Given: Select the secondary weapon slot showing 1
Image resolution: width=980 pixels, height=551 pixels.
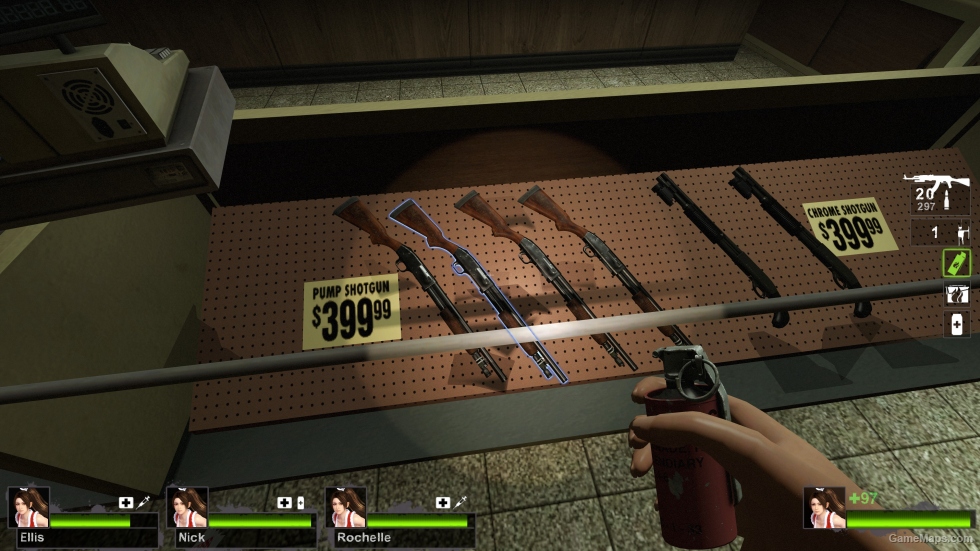Looking at the screenshot, I should [x=940, y=234].
